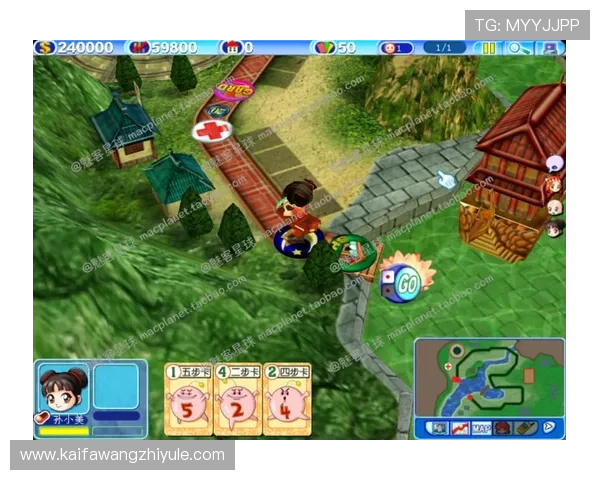Choose the two-step card

pos(237,400)
